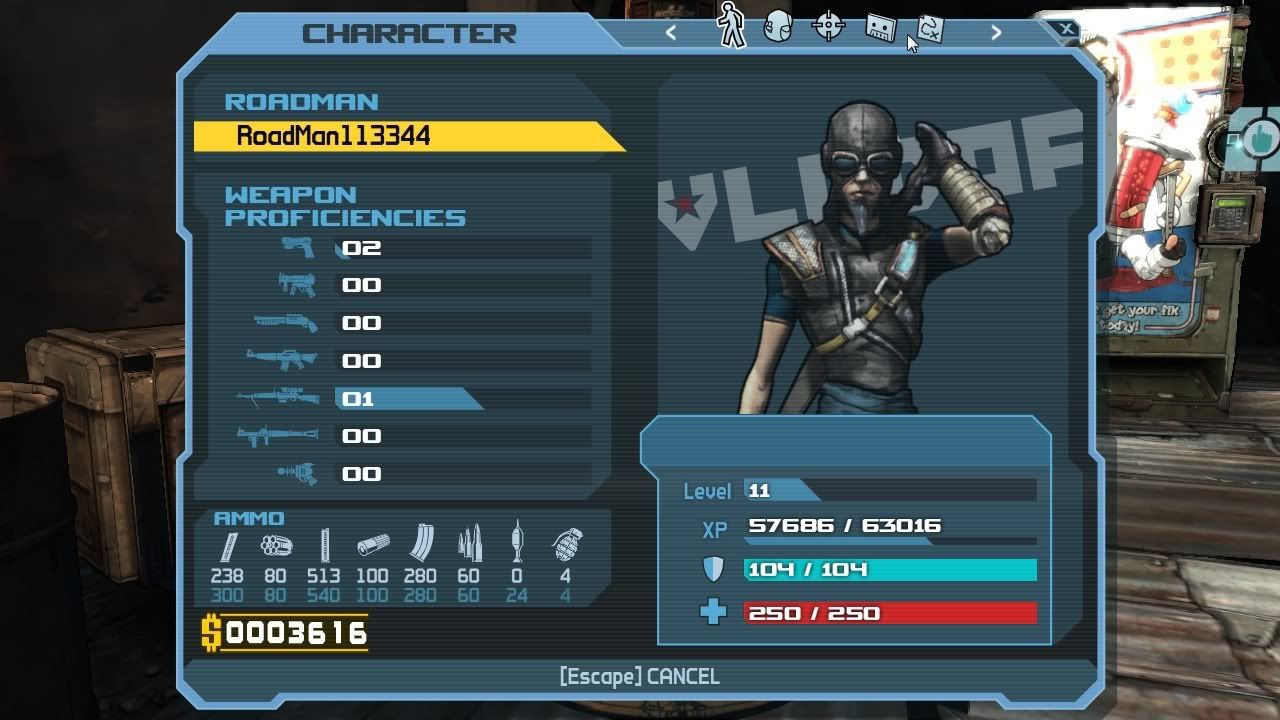
Task: Select the pistol proficiency row
Action: point(420,248)
